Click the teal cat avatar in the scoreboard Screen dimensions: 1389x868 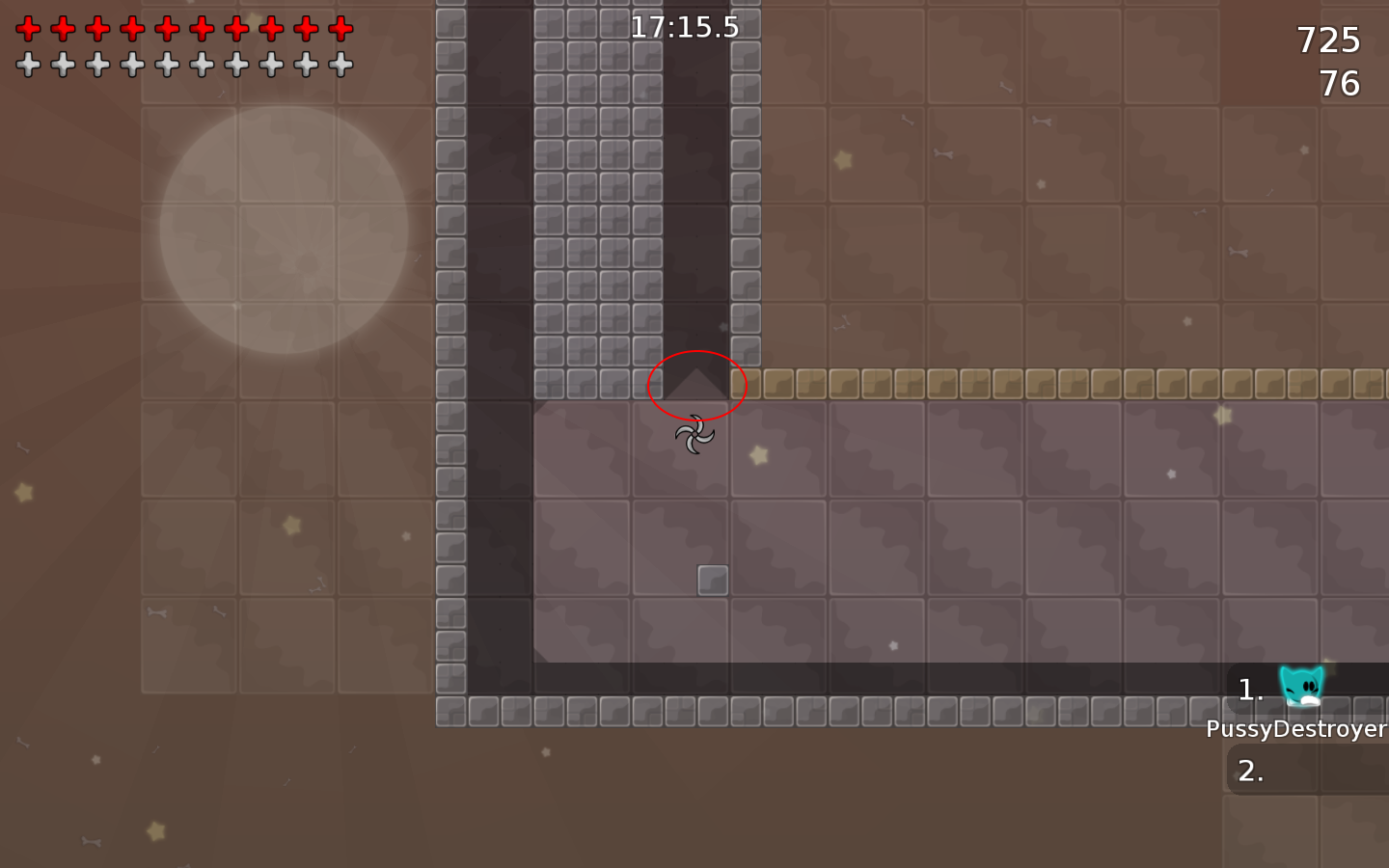1300,687
